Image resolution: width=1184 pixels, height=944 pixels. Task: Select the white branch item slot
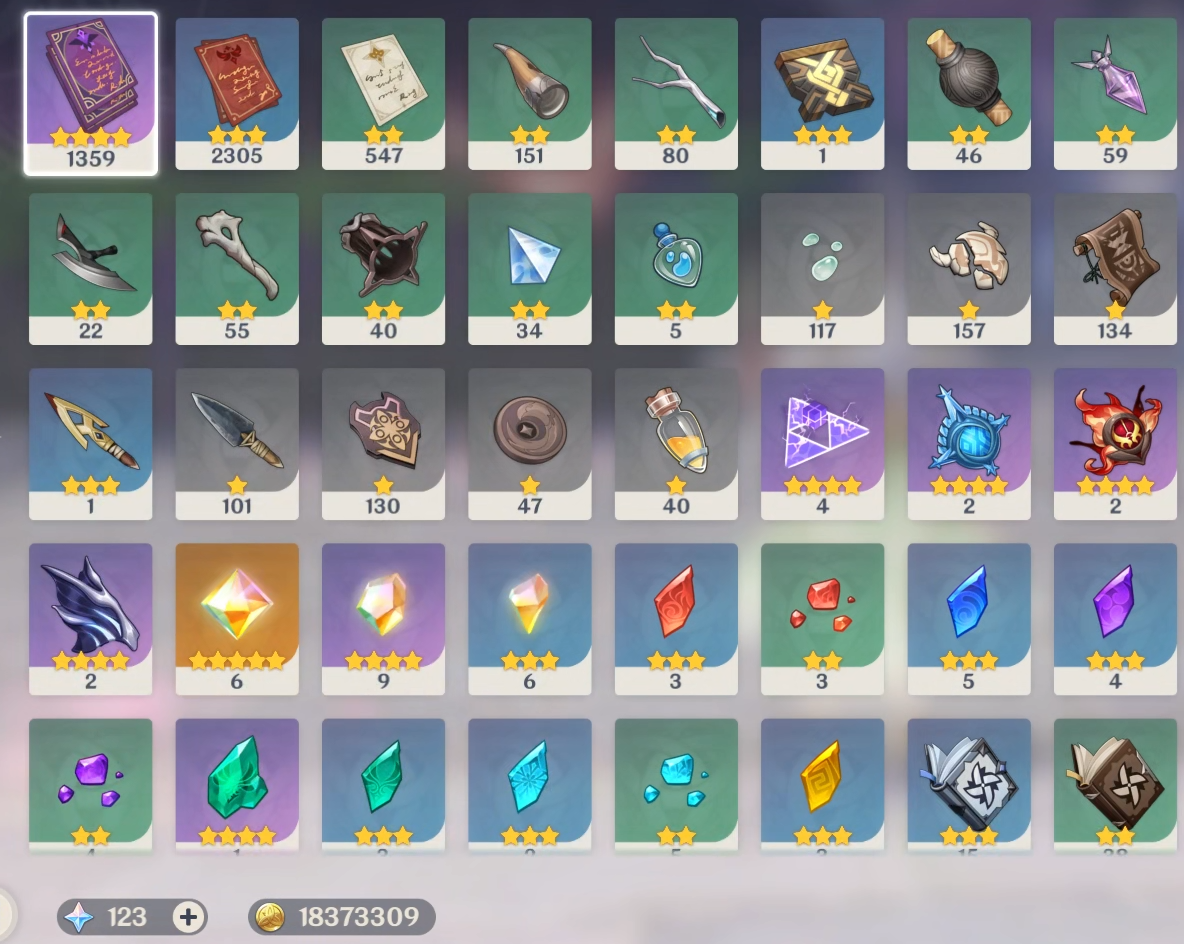tap(676, 92)
